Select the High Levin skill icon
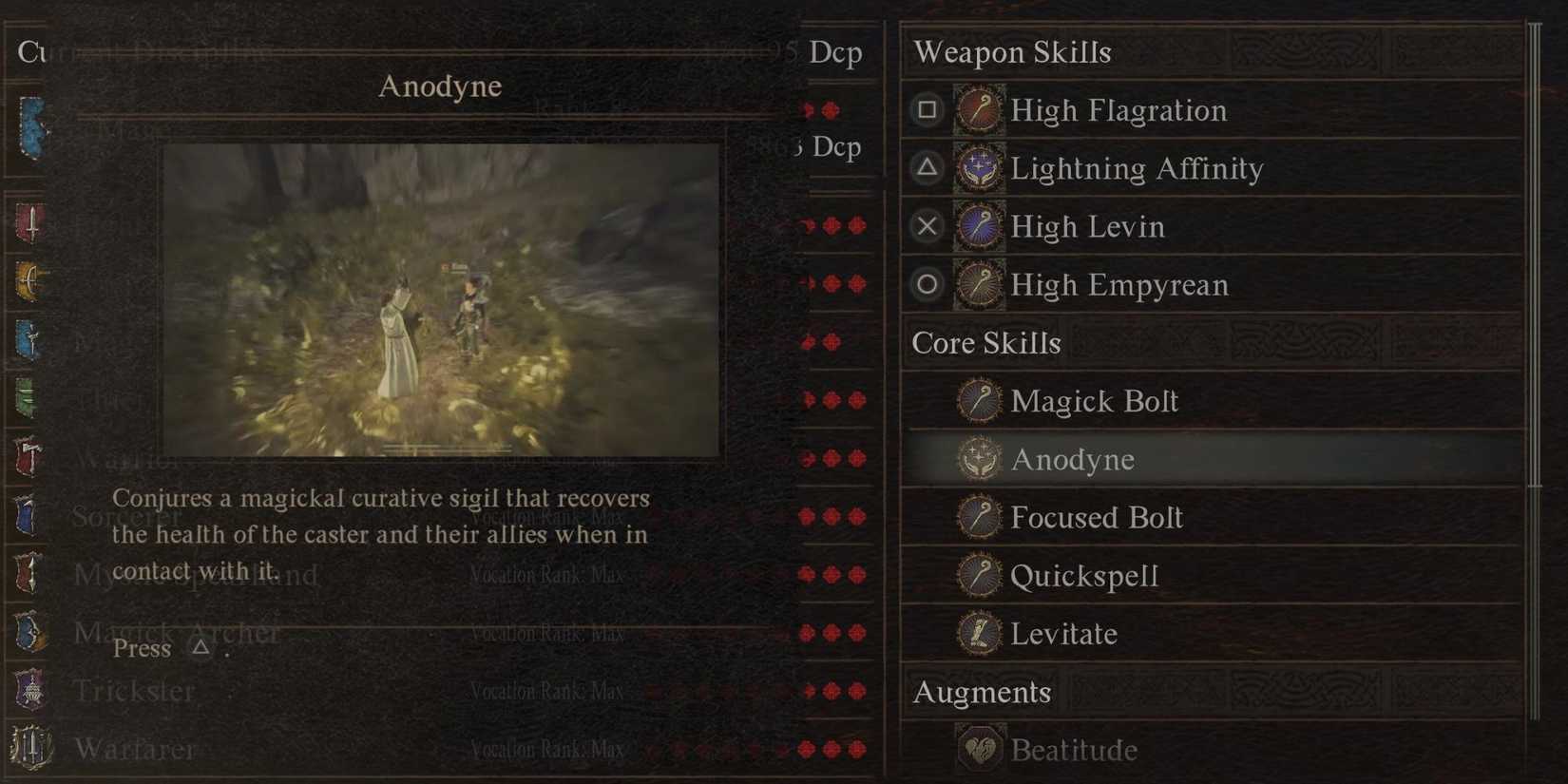This screenshot has height=784, width=1568. coord(980,226)
